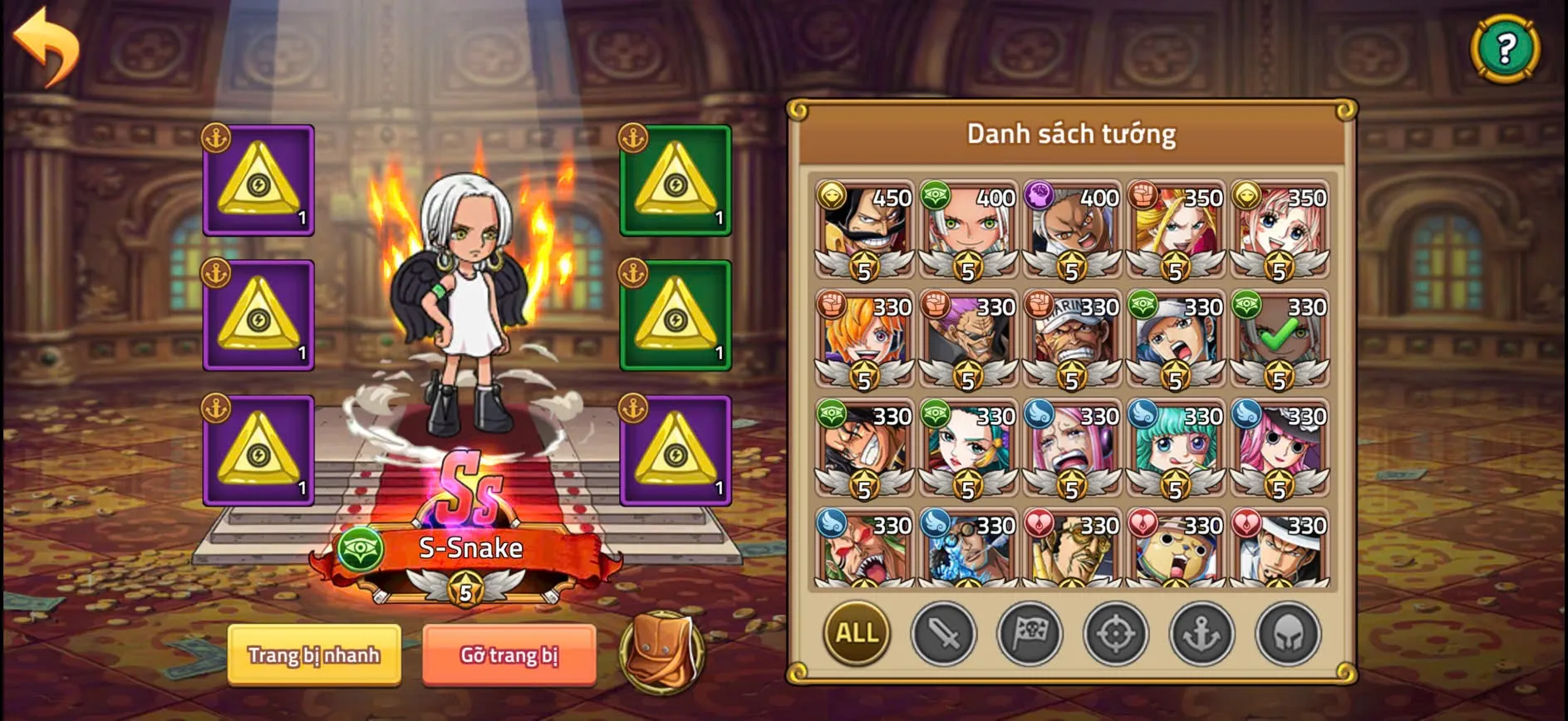The image size is (1568, 721).
Task: Toggle the ALL filter on
Action: [856, 634]
